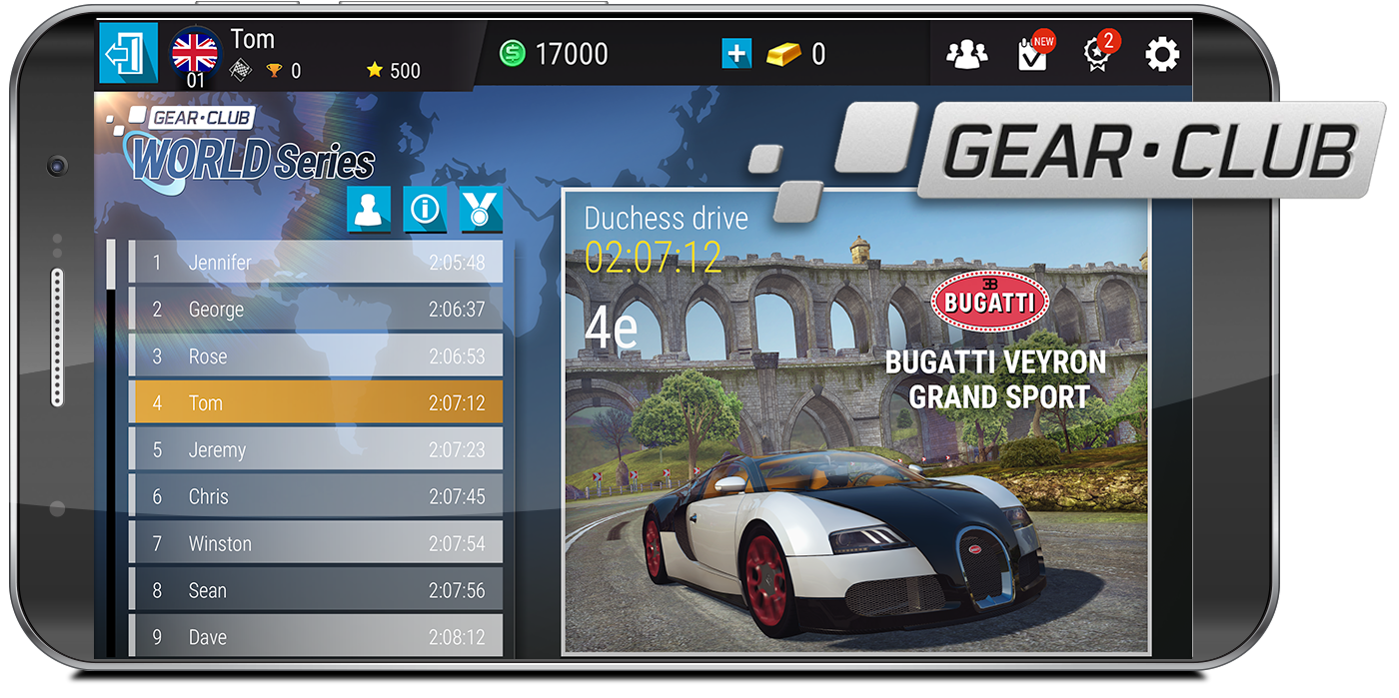Viewport: 1399px width, 698px height.
Task: Open the World Series info button
Action: click(425, 210)
